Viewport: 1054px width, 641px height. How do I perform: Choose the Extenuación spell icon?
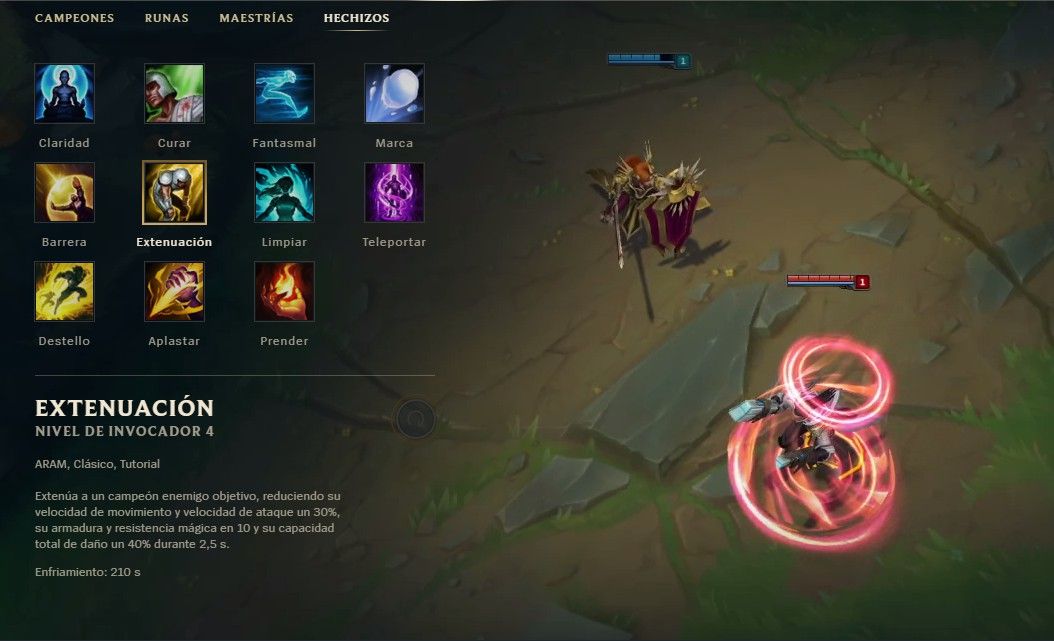point(174,193)
